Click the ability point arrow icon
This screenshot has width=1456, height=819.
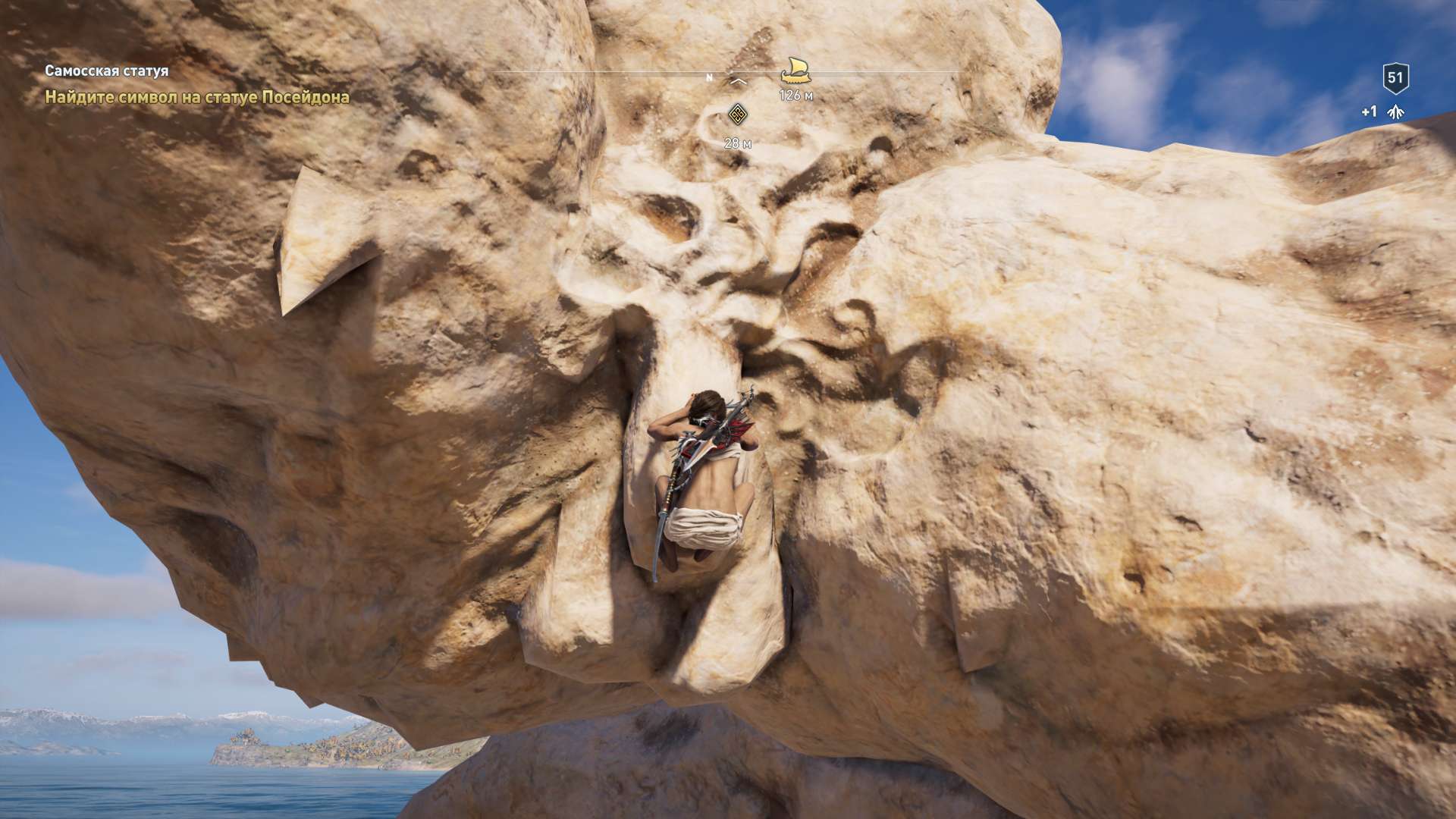(x=1395, y=112)
